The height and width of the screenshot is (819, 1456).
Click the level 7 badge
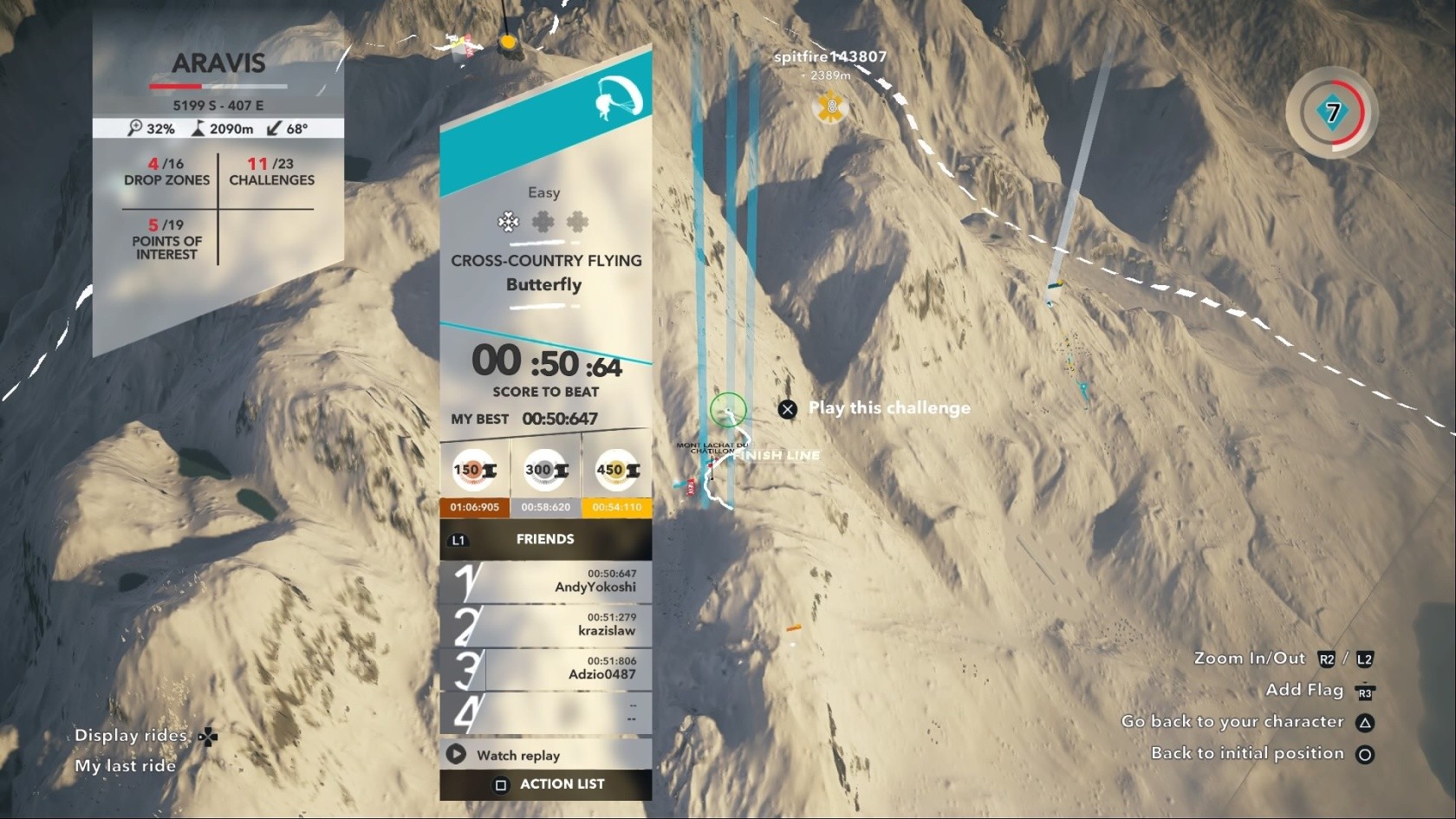[x=1332, y=113]
